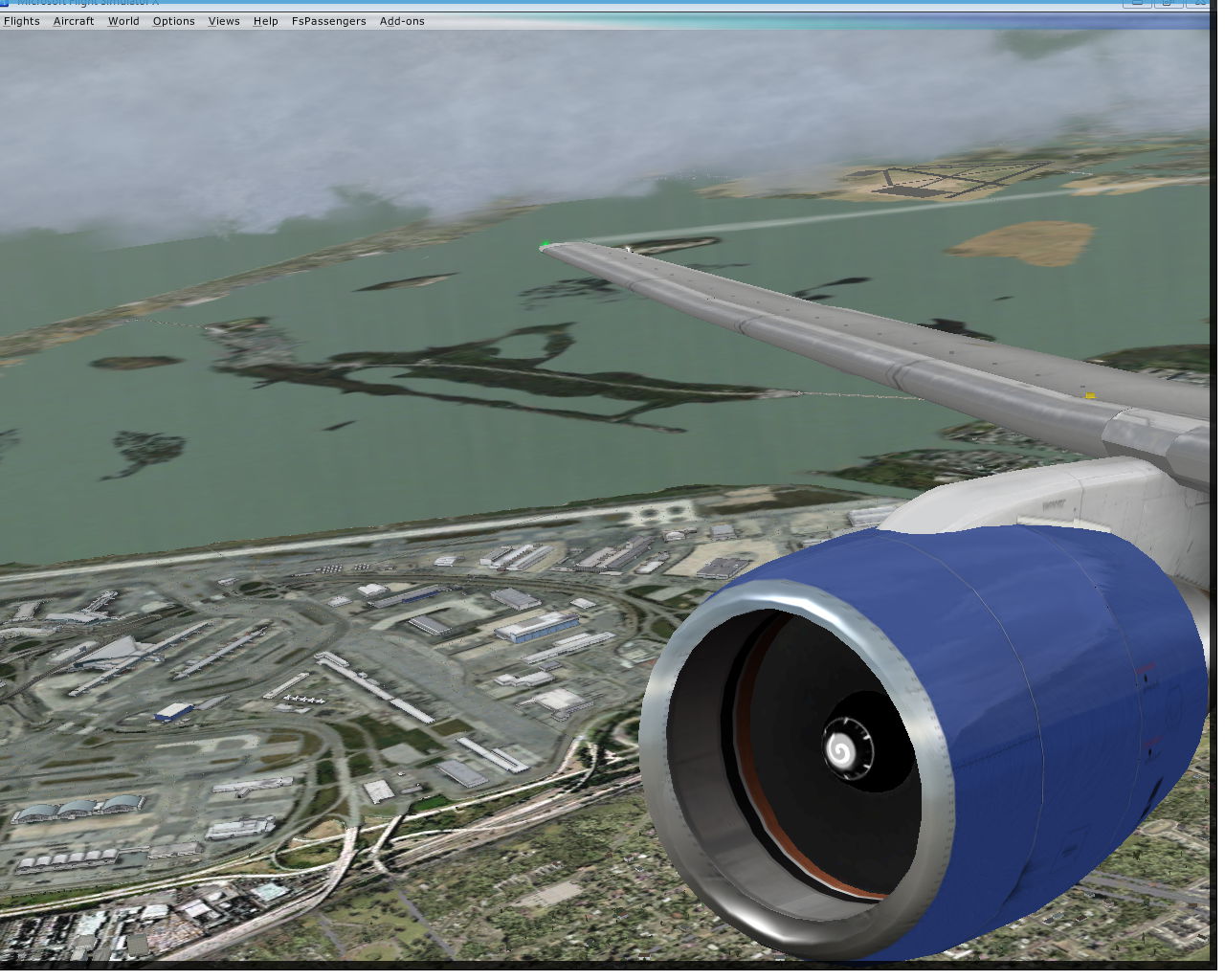Open the World menu
Screen dimensions: 1225x980
click(x=123, y=21)
